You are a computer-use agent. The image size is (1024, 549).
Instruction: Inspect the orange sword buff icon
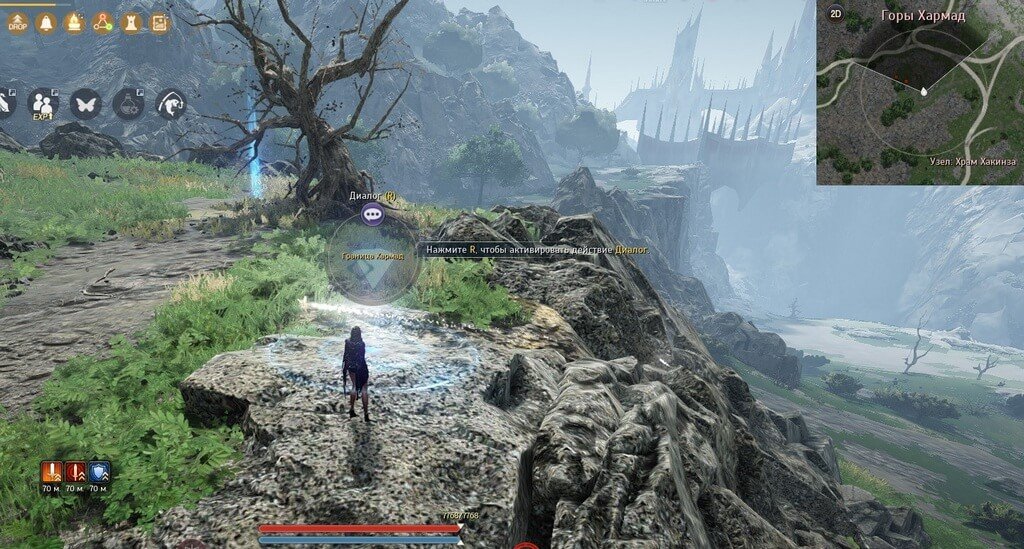click(x=51, y=472)
